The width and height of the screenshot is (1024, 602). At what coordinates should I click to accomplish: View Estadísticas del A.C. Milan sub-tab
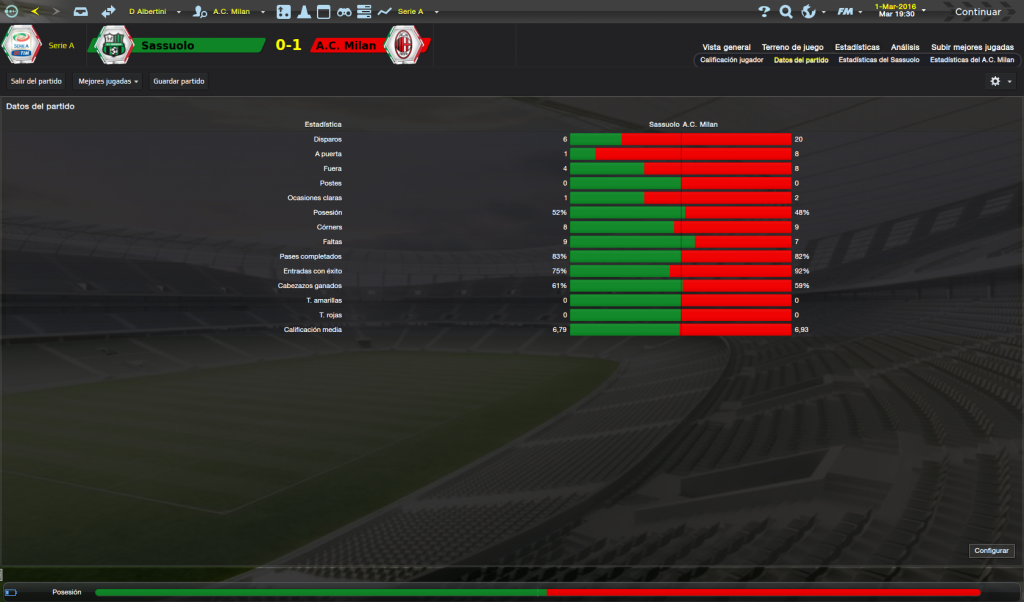(x=971, y=60)
